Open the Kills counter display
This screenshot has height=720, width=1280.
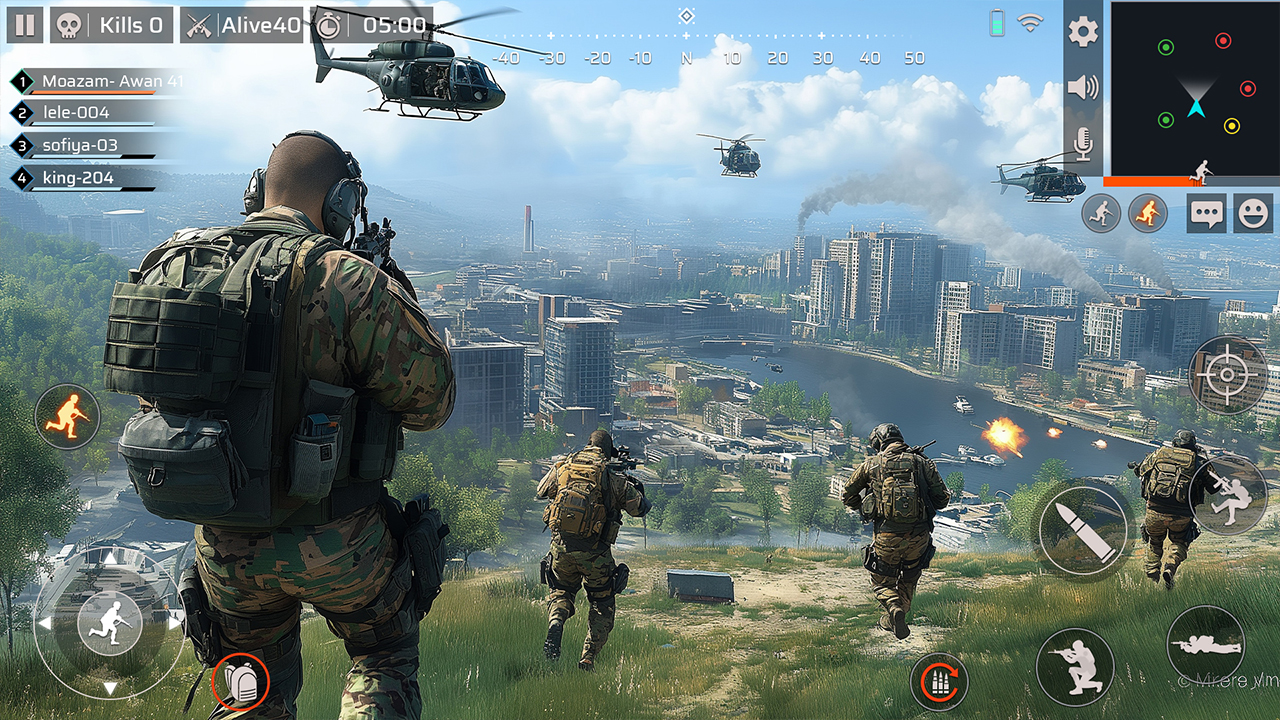click(113, 24)
